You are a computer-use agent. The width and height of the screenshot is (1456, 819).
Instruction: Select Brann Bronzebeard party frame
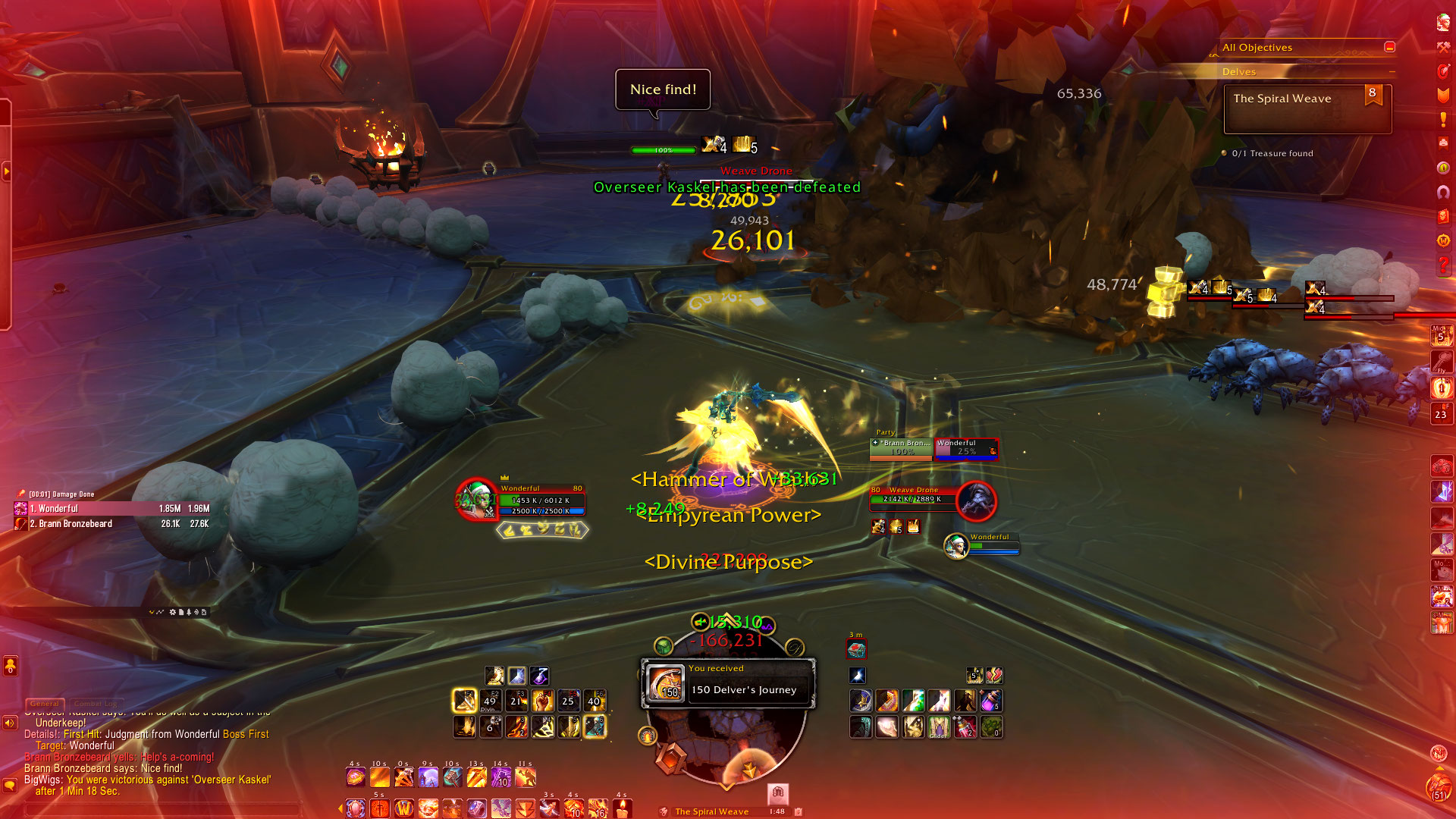click(x=901, y=448)
